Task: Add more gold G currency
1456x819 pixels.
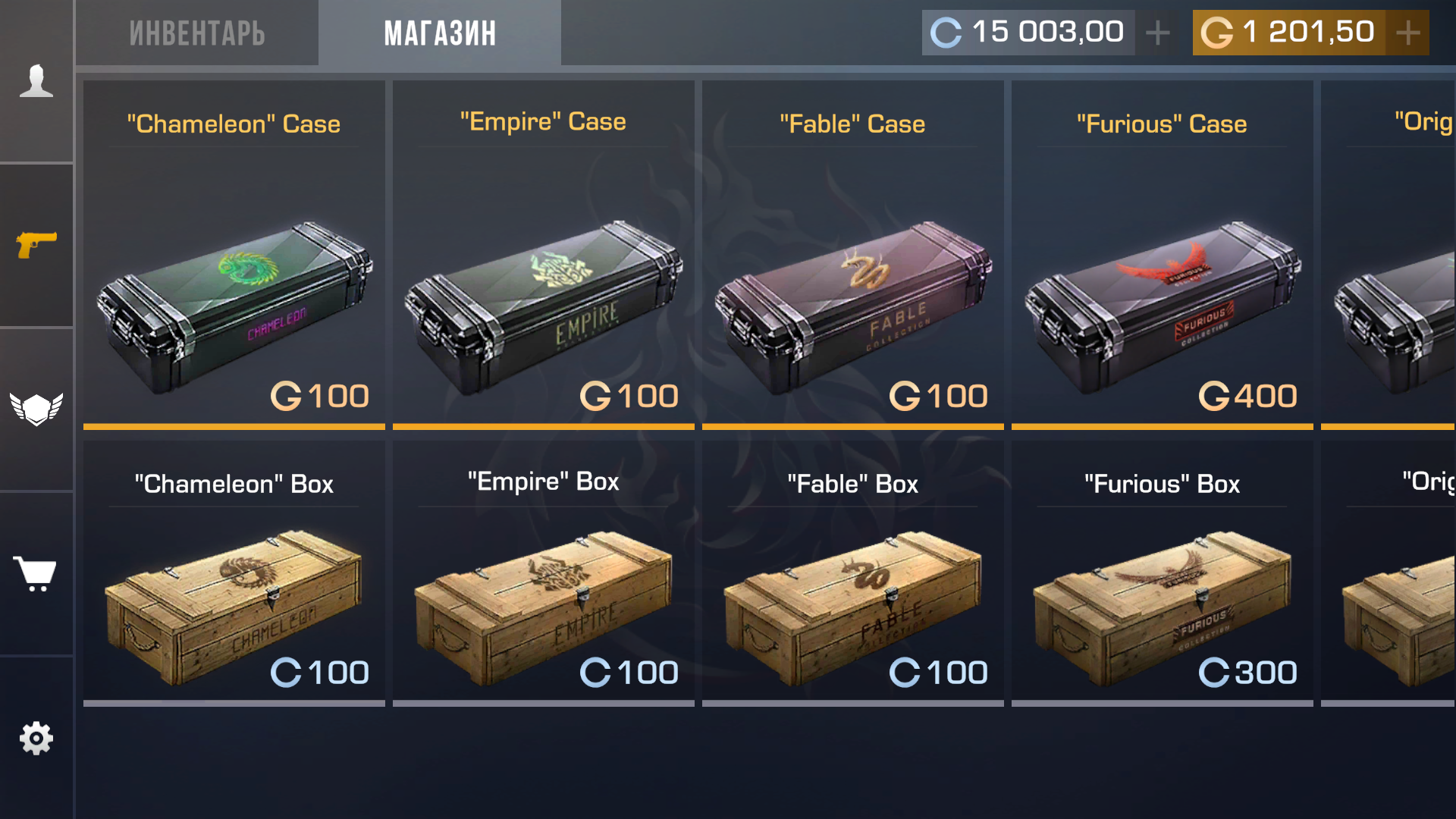Action: (1408, 33)
